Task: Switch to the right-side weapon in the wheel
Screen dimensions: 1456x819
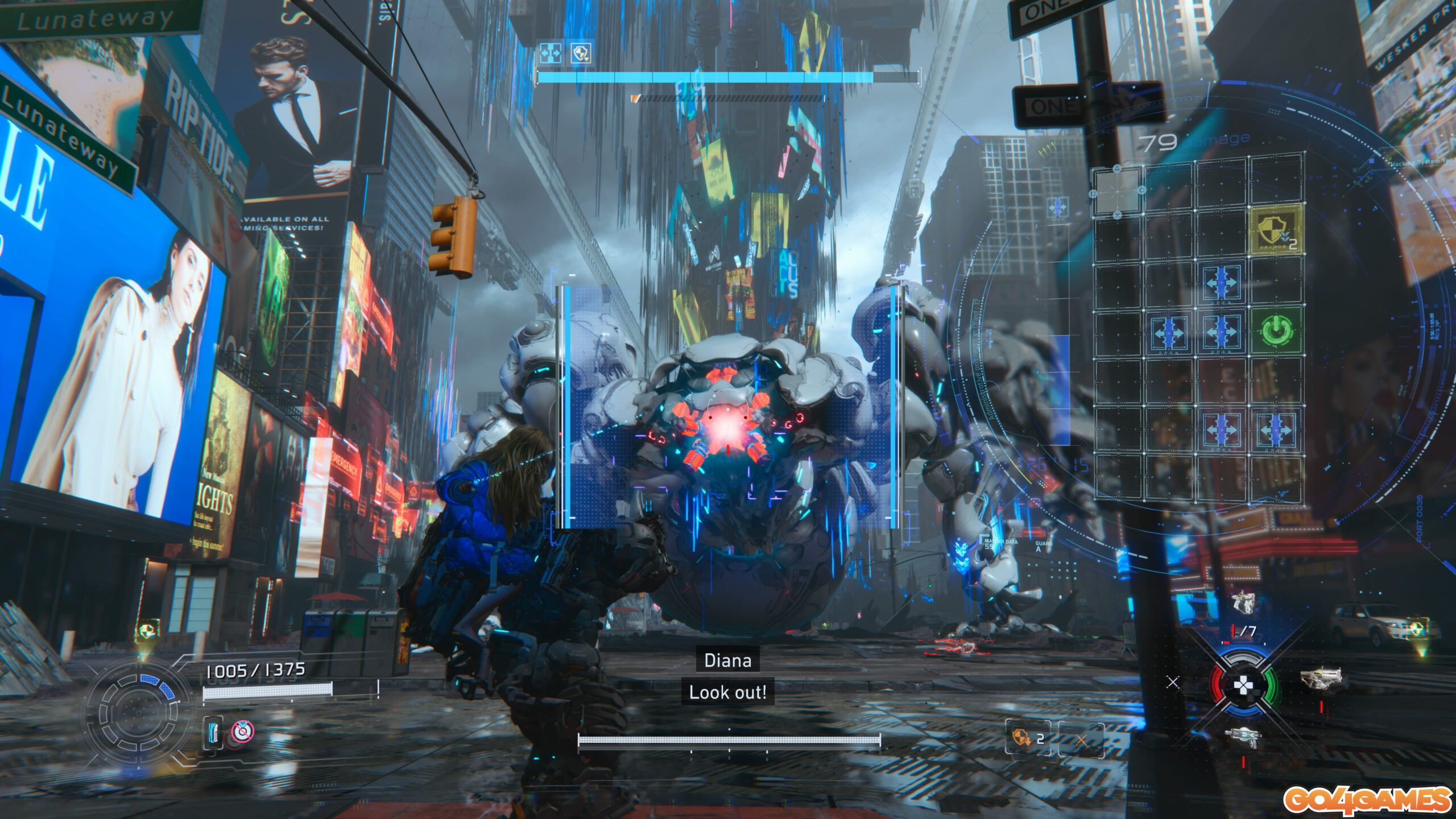Action: (x=1321, y=679)
